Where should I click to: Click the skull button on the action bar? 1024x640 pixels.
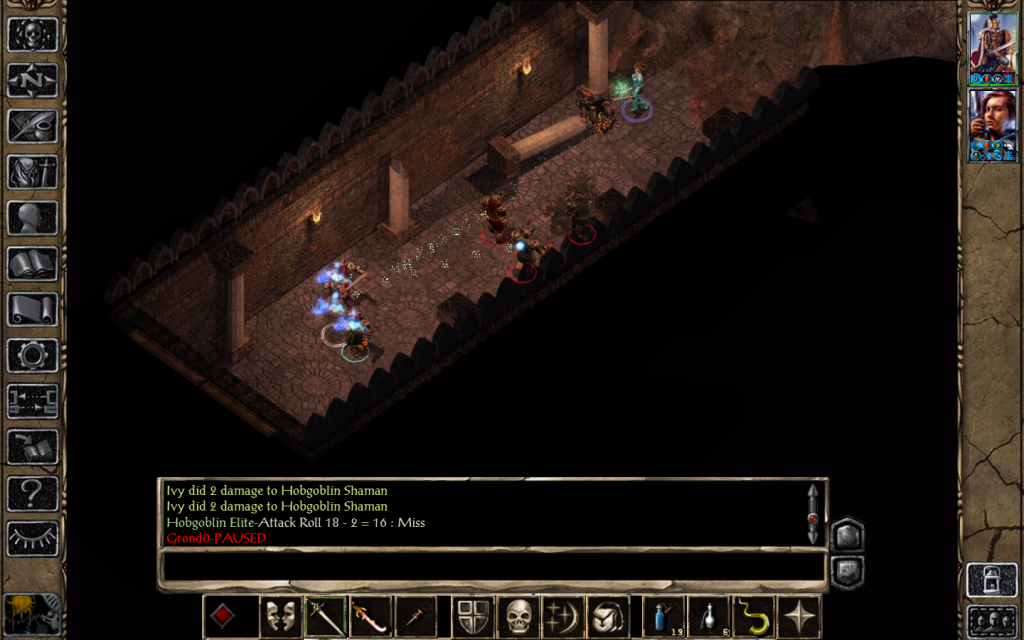pyautogui.click(x=517, y=616)
